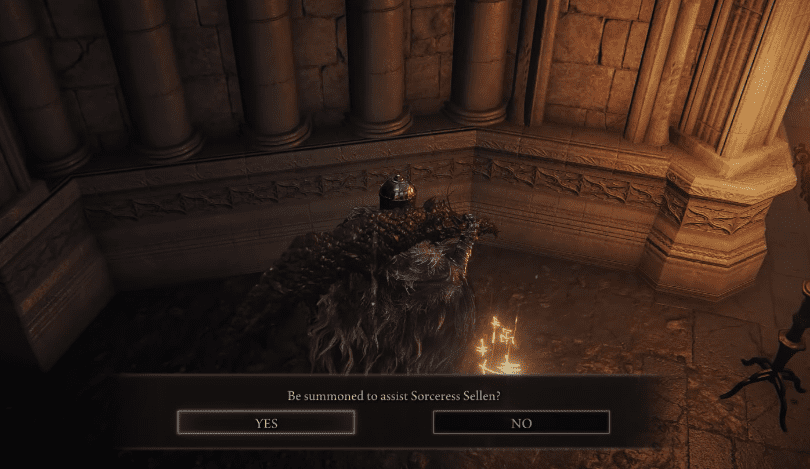Viewport: 810px width, 469px height.
Task: Decline the summon by selecting NO
Action: pyautogui.click(x=520, y=423)
